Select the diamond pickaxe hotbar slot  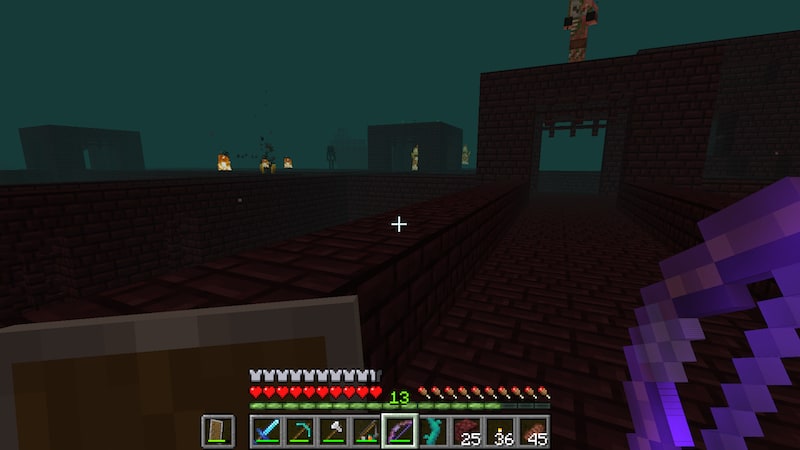coord(299,432)
